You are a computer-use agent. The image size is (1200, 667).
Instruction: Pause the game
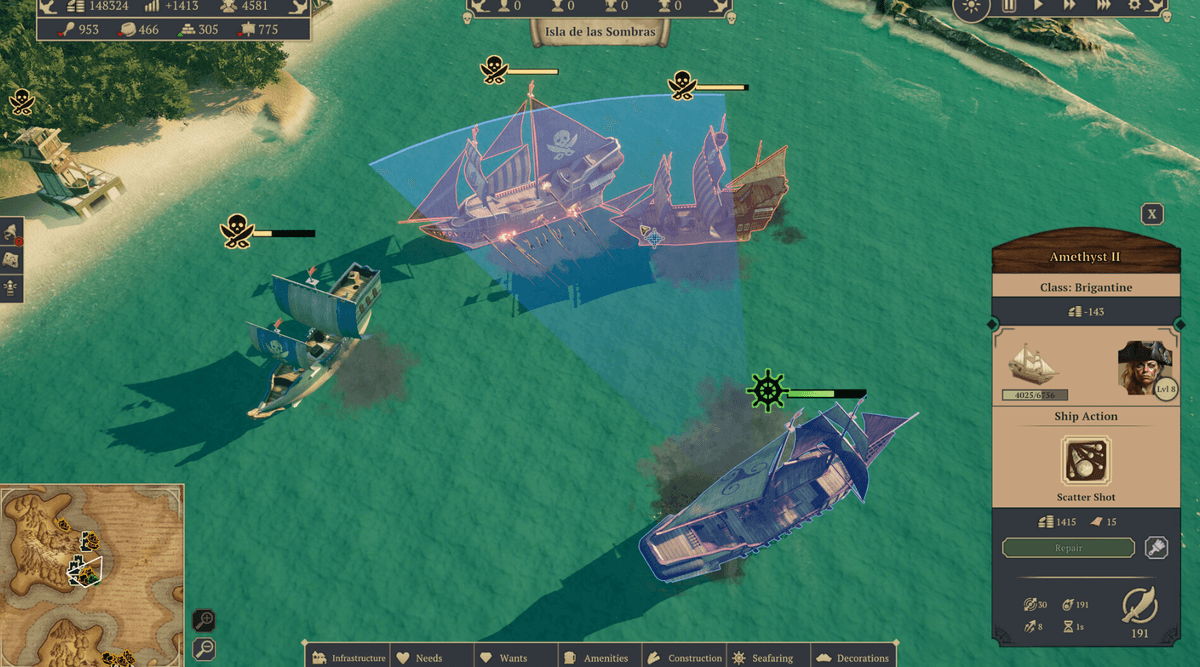(1009, 6)
